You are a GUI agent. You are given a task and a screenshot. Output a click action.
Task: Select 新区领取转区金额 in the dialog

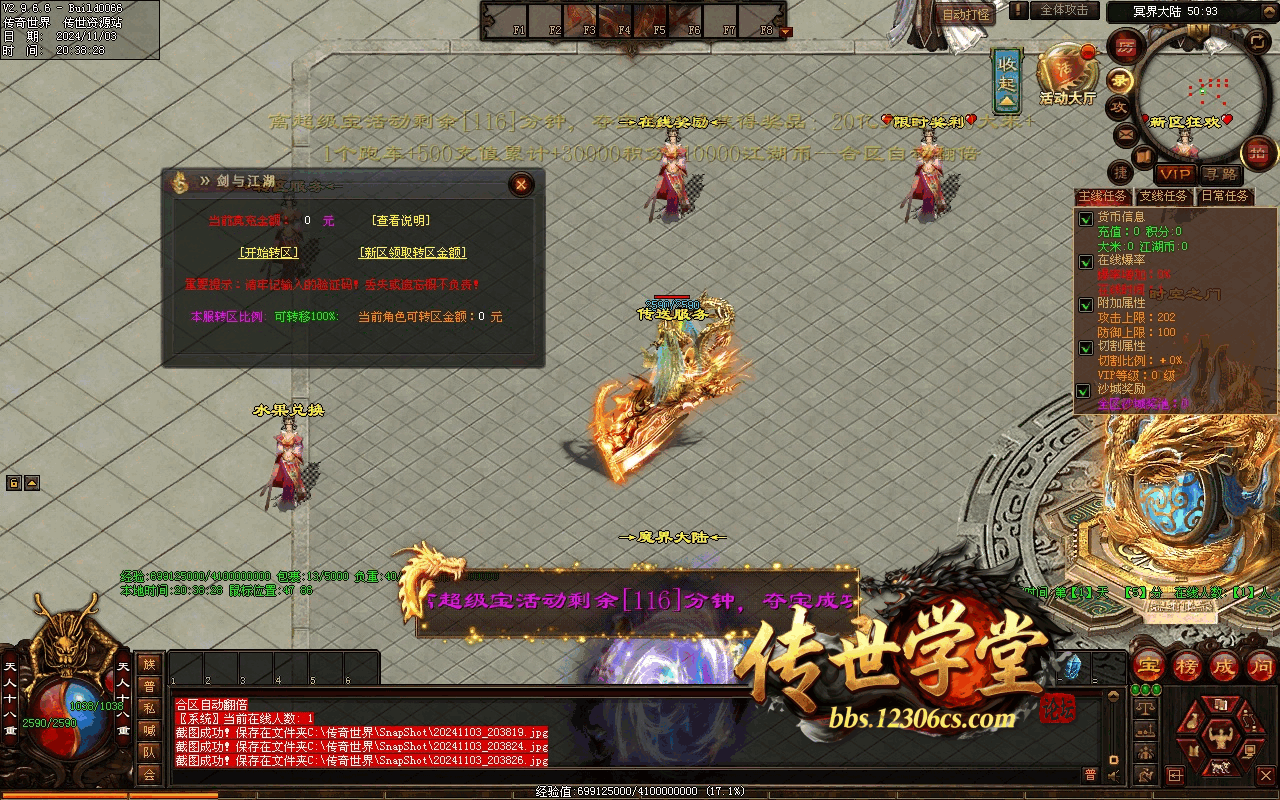[x=413, y=253]
